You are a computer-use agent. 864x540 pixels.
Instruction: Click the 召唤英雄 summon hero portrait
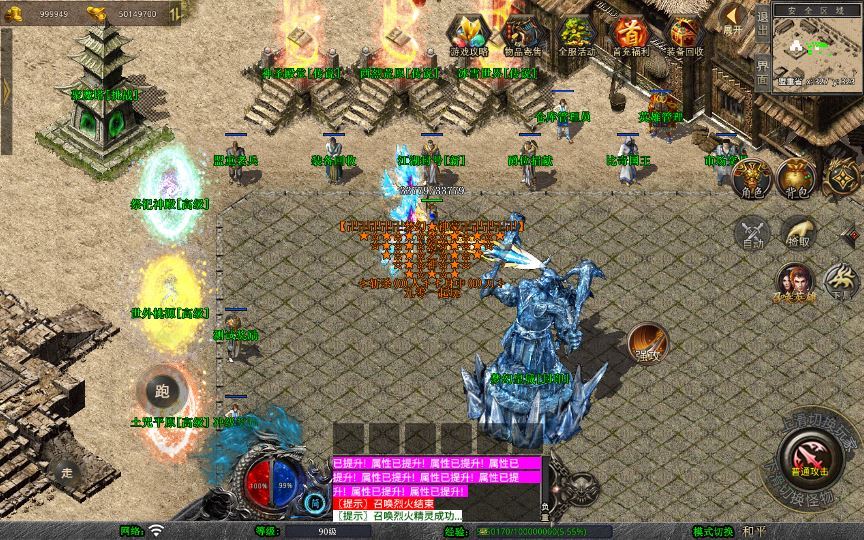point(795,282)
